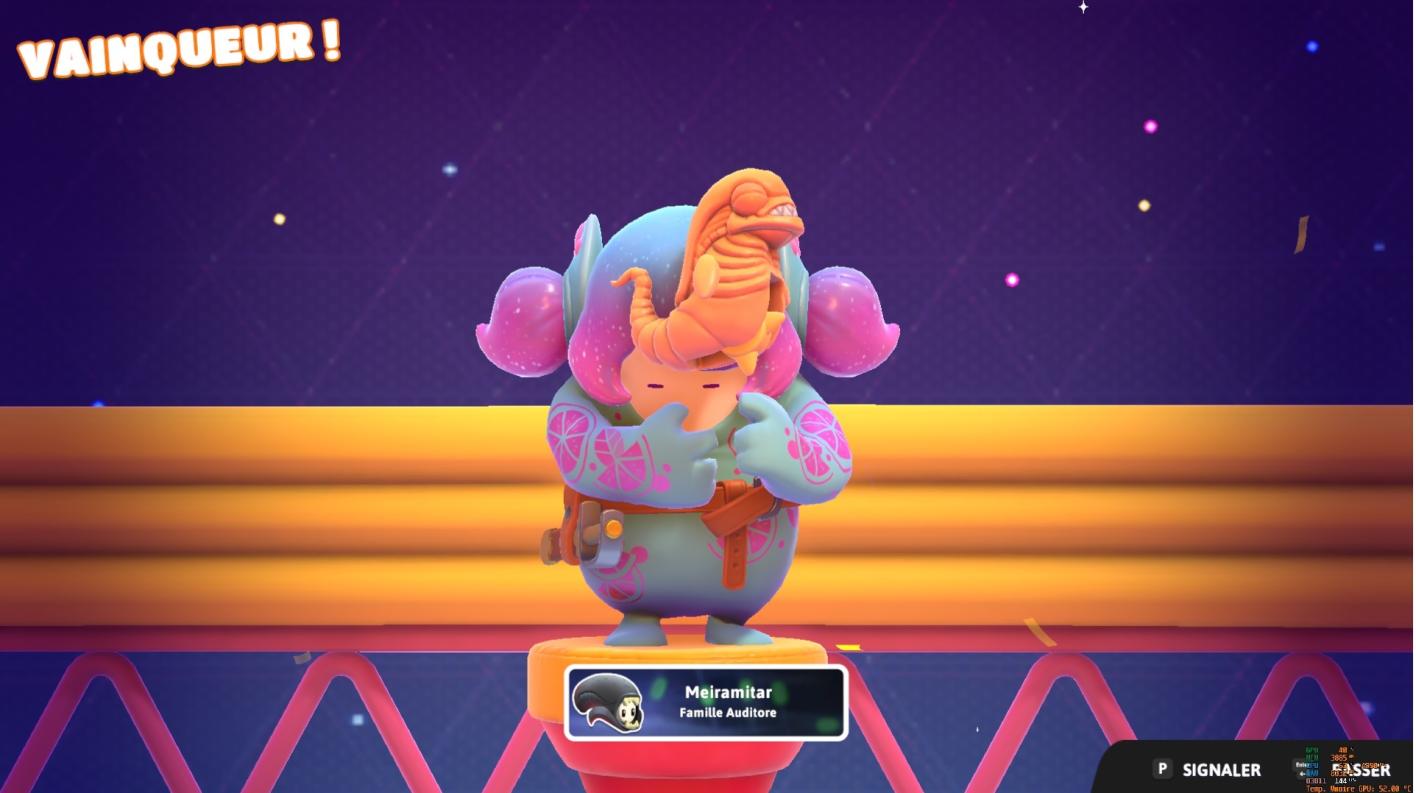
Task: Select the Meiramitar winner nameplate
Action: point(706,702)
